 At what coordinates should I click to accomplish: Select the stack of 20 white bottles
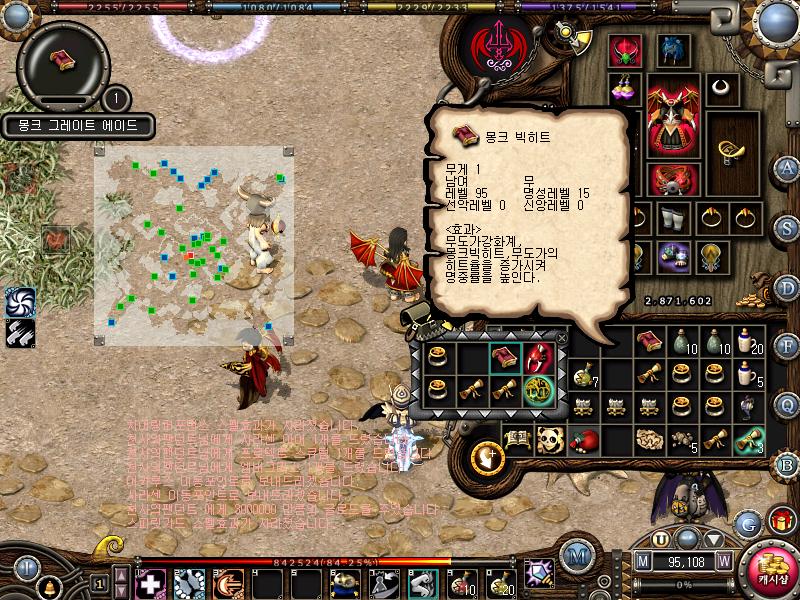745,342
